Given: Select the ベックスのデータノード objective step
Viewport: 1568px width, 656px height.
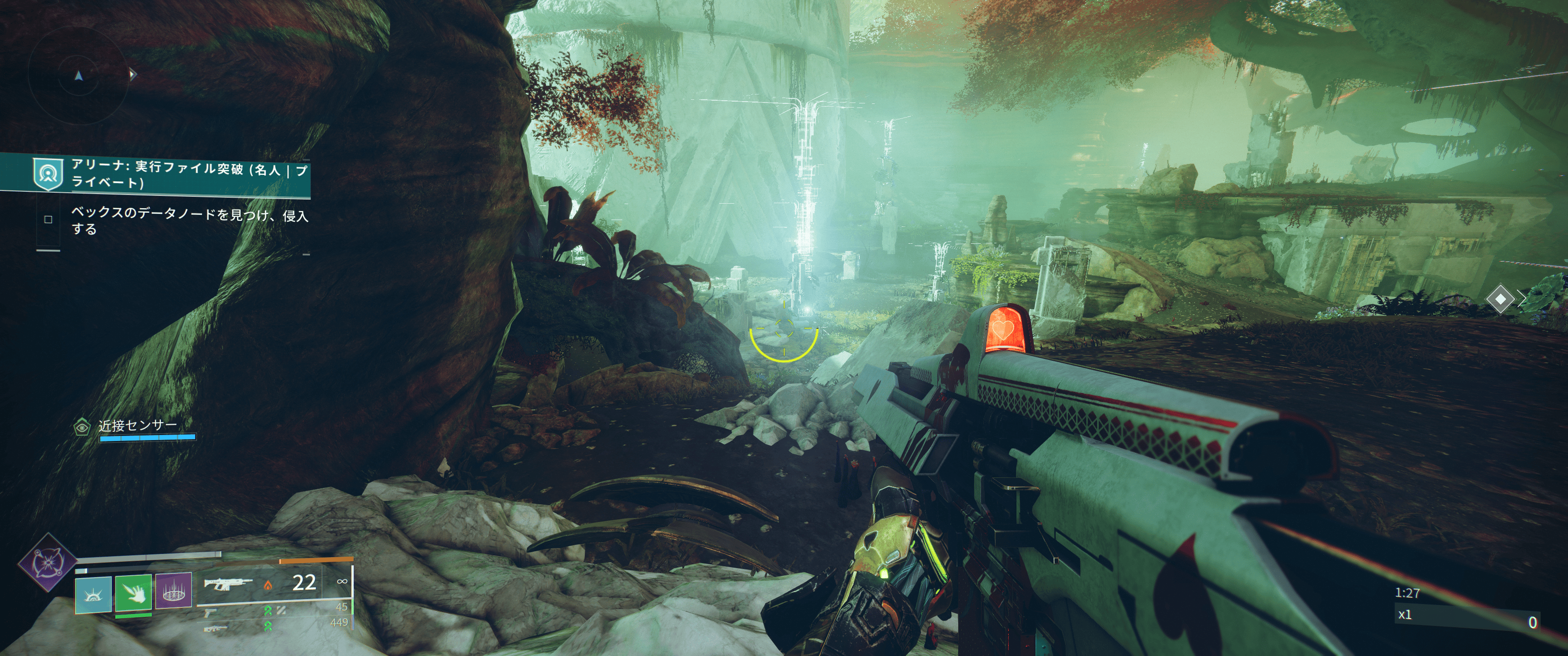Looking at the screenshot, I should click(x=189, y=221).
